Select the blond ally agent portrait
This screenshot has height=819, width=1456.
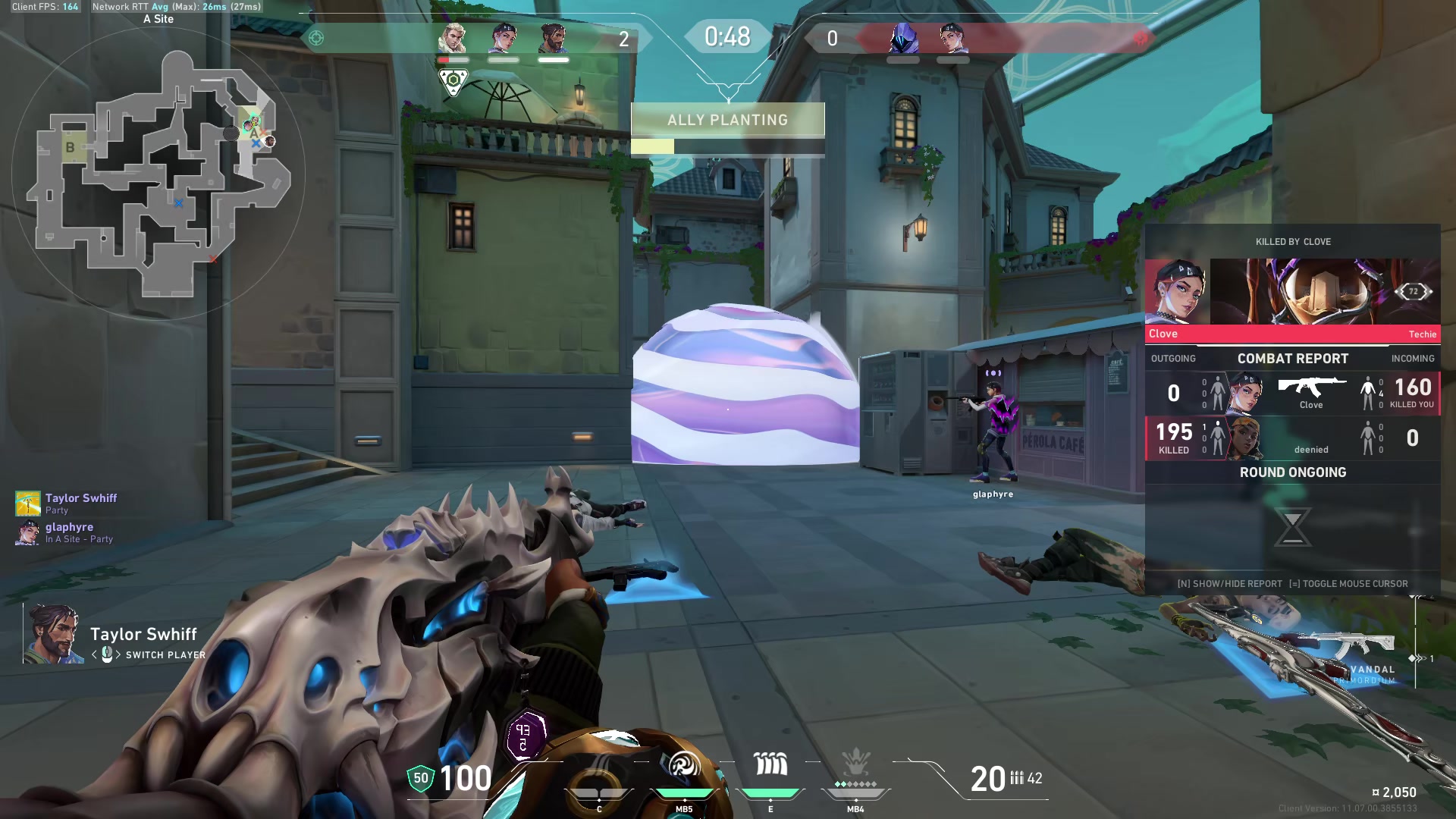[453, 38]
